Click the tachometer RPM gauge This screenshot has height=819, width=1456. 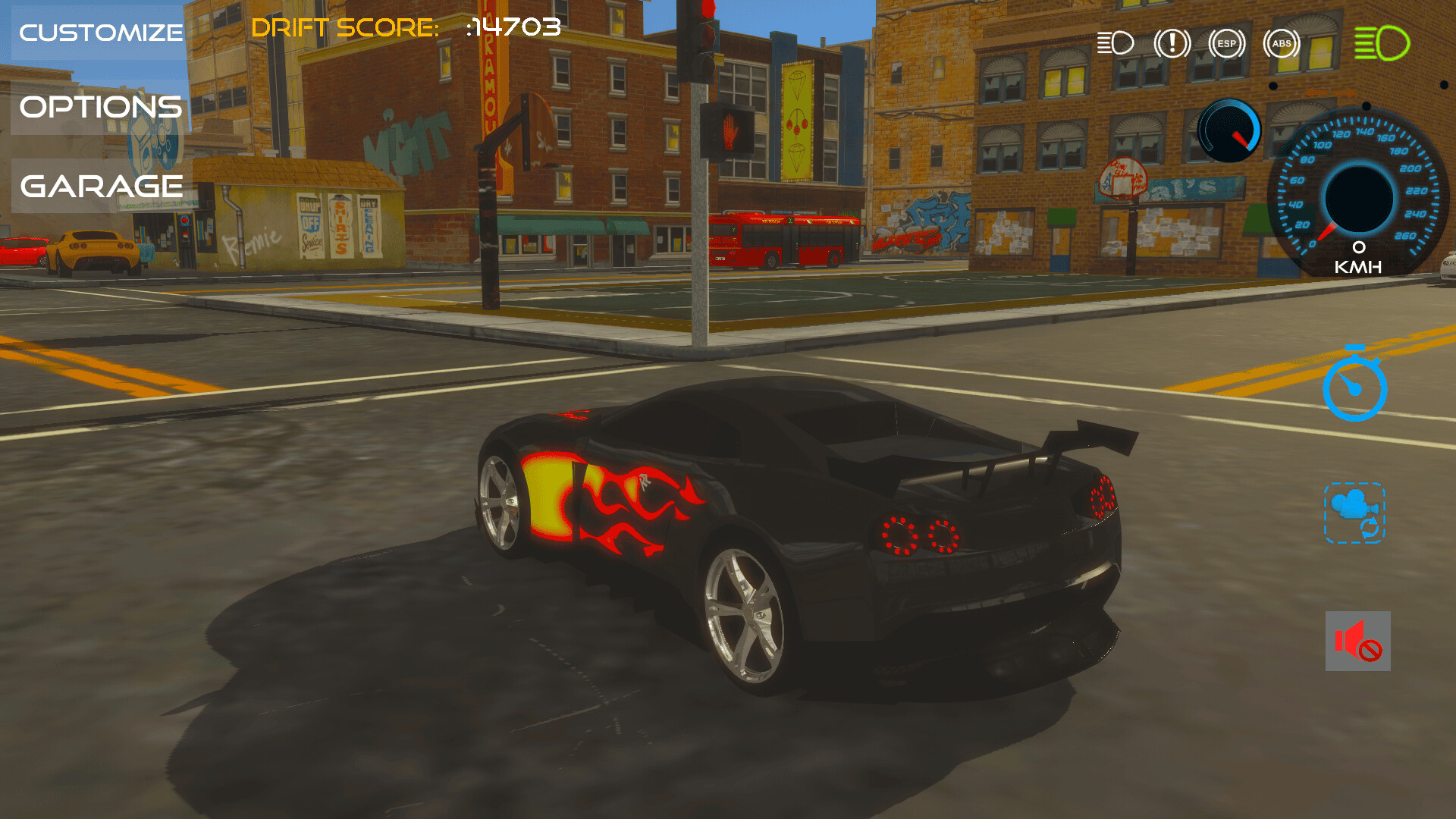coord(1228,129)
